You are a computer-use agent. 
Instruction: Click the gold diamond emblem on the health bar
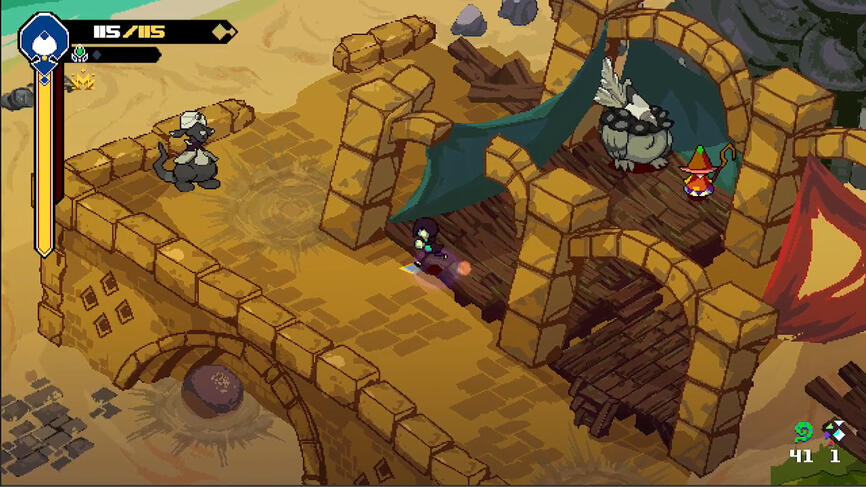(x=221, y=32)
